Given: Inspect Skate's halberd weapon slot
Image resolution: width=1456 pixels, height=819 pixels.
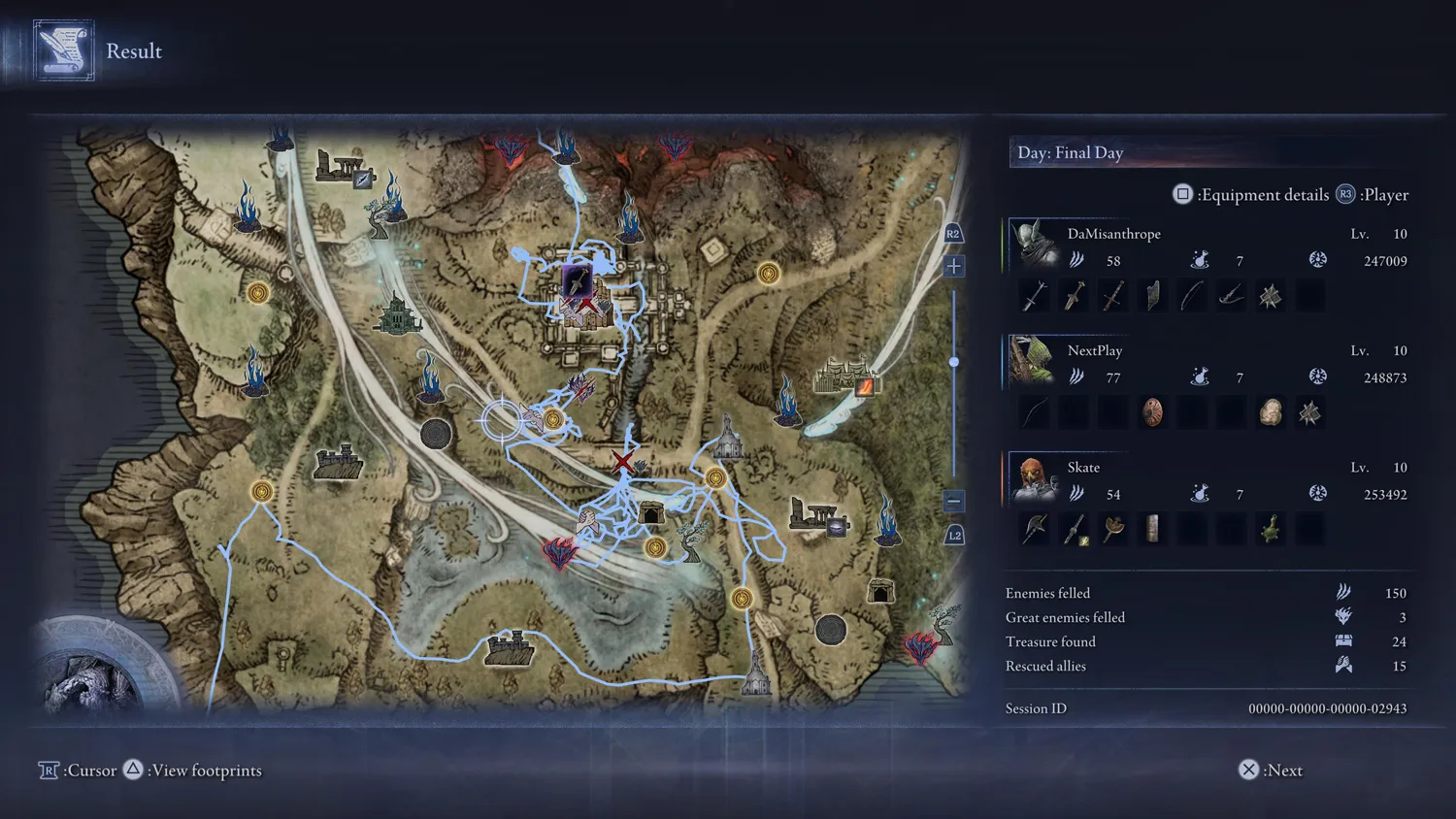Looking at the screenshot, I should point(1035,529).
